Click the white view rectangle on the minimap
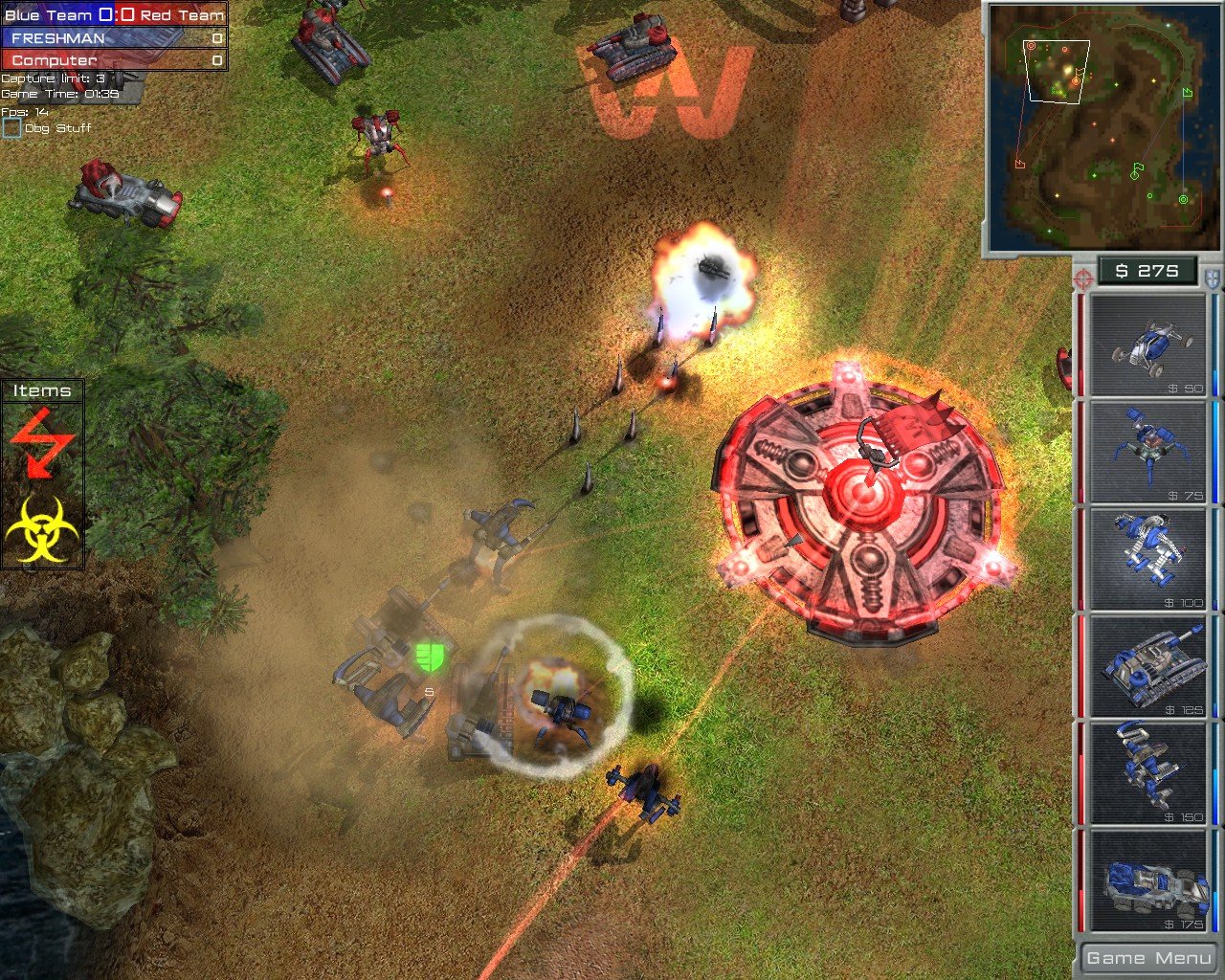Screen dimensions: 1225x980 pyautogui.click(x=1056, y=69)
